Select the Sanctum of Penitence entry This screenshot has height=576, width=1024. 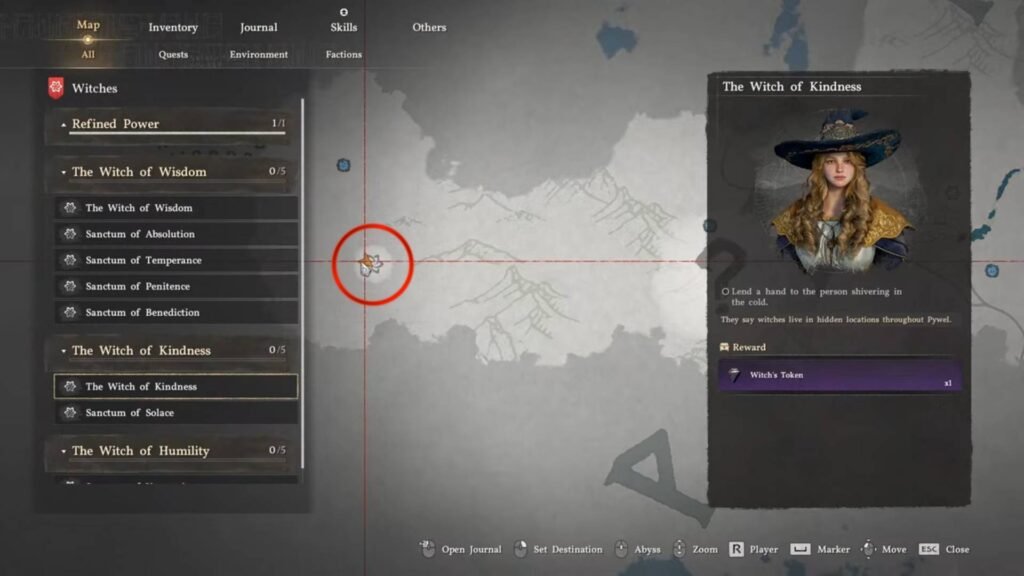[176, 286]
